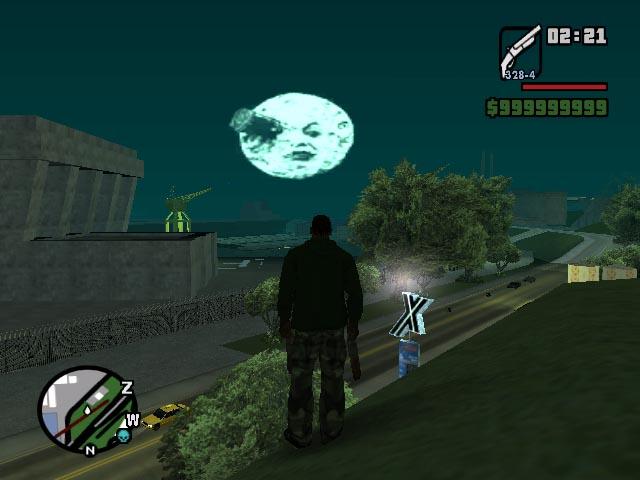Image resolution: width=640 pixels, height=480 pixels.
Task: Select the N north marker on radar
Action: point(89,450)
